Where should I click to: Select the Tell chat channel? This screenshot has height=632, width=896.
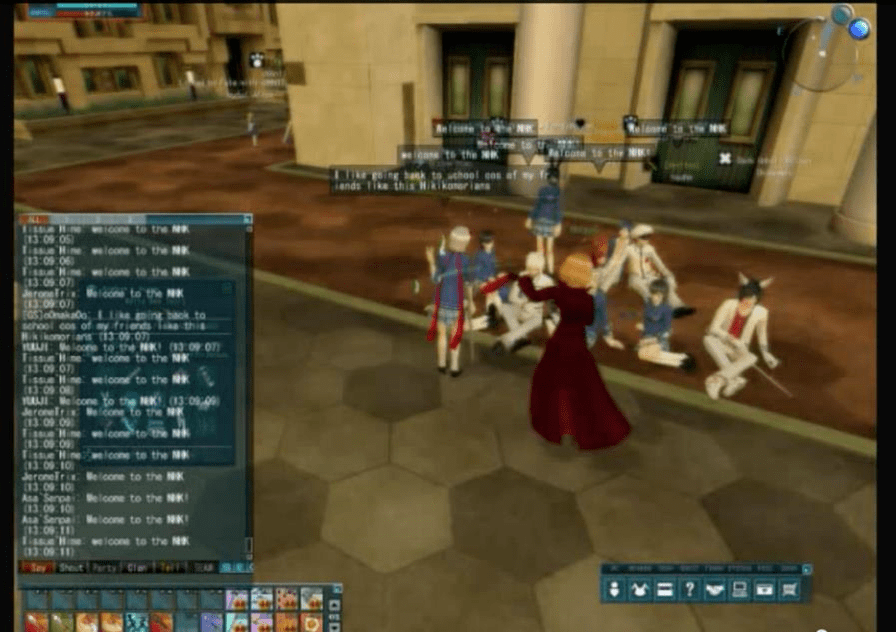169,568
